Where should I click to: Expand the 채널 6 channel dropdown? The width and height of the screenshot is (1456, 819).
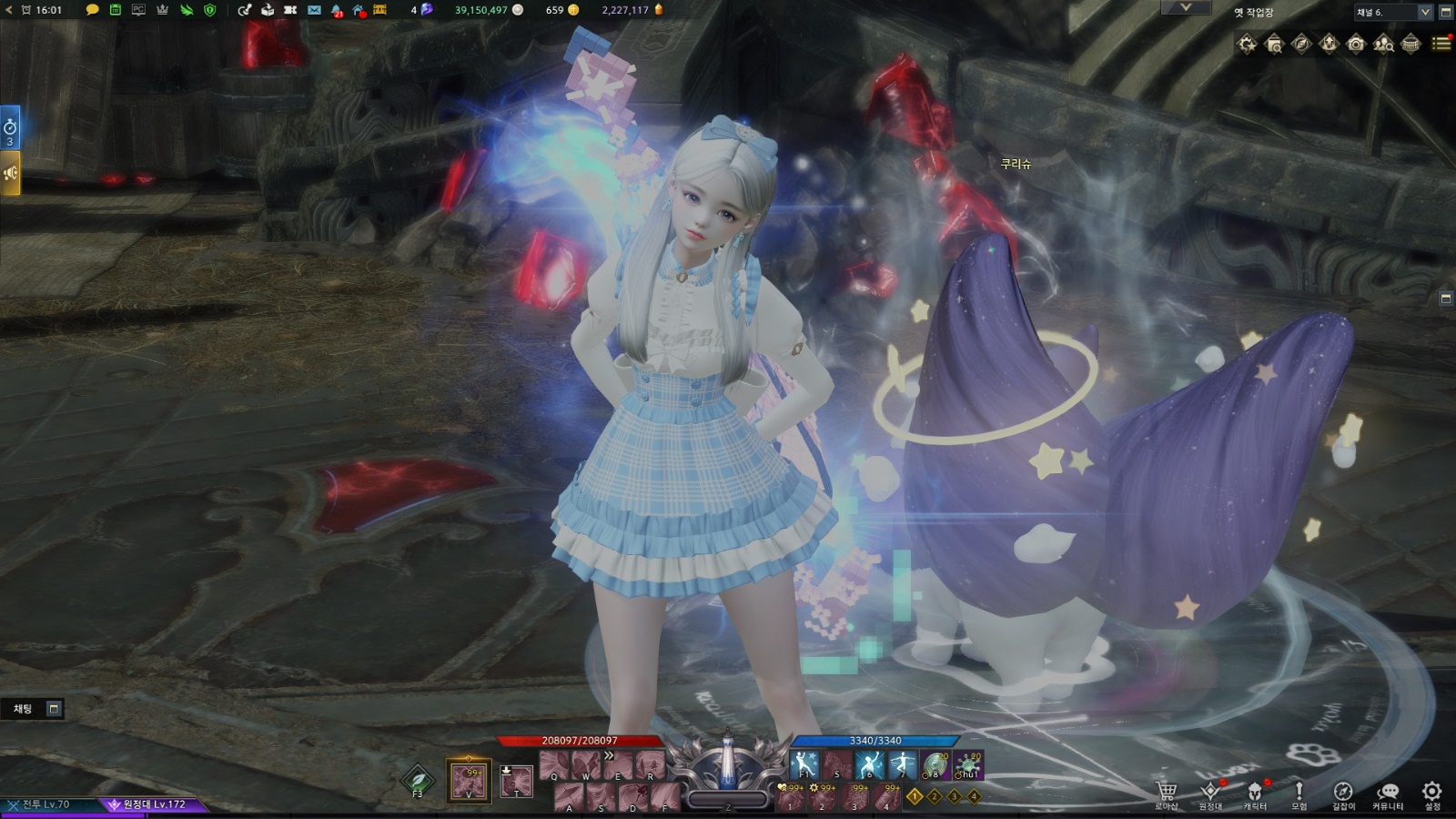click(x=1424, y=12)
